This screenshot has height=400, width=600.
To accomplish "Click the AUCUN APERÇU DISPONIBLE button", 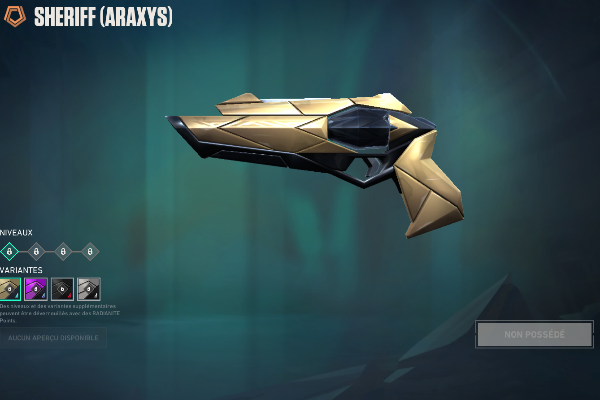I will (53, 338).
